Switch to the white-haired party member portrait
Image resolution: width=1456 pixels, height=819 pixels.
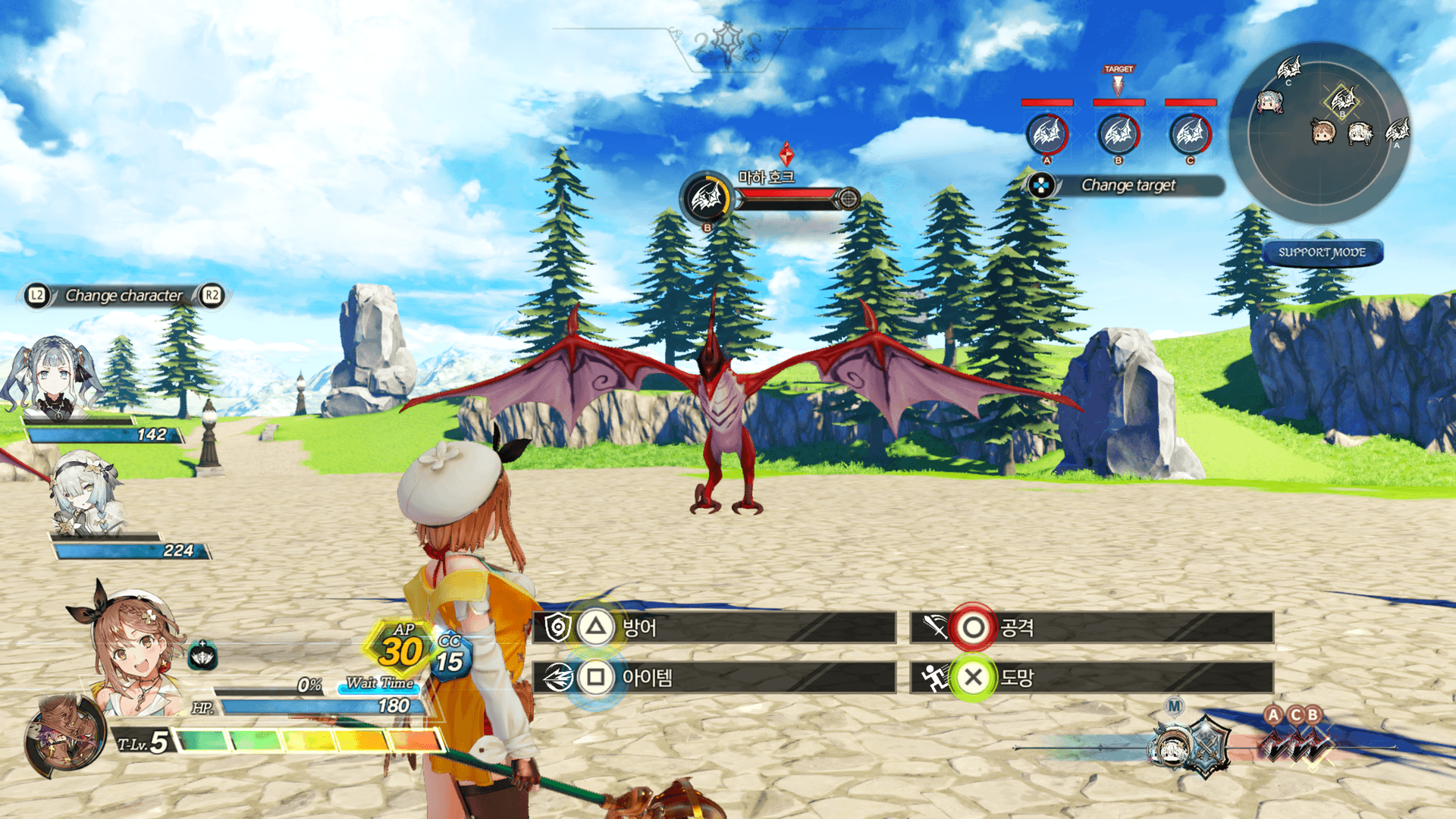tap(85, 493)
